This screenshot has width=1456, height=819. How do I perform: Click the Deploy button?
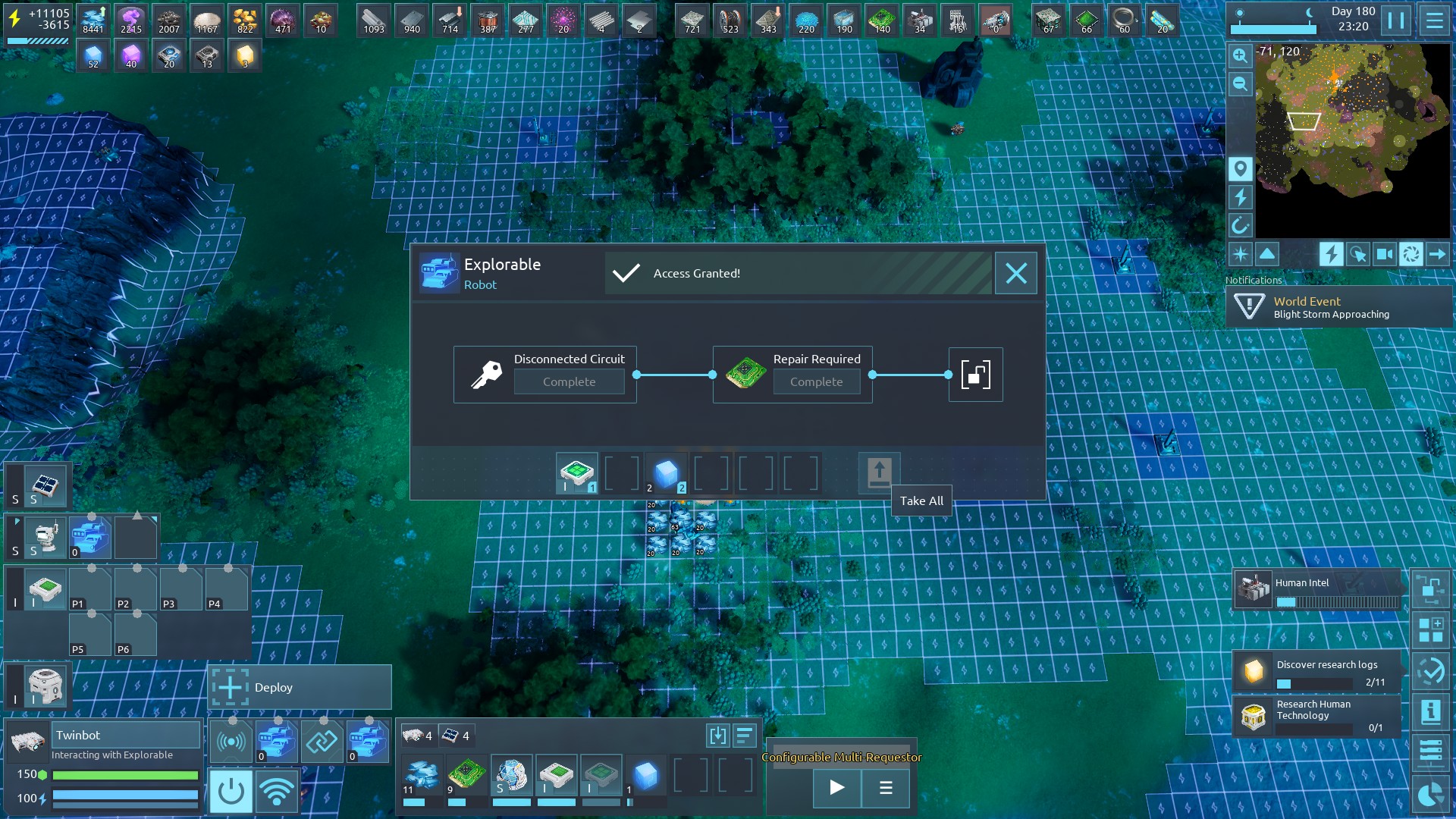pos(300,687)
